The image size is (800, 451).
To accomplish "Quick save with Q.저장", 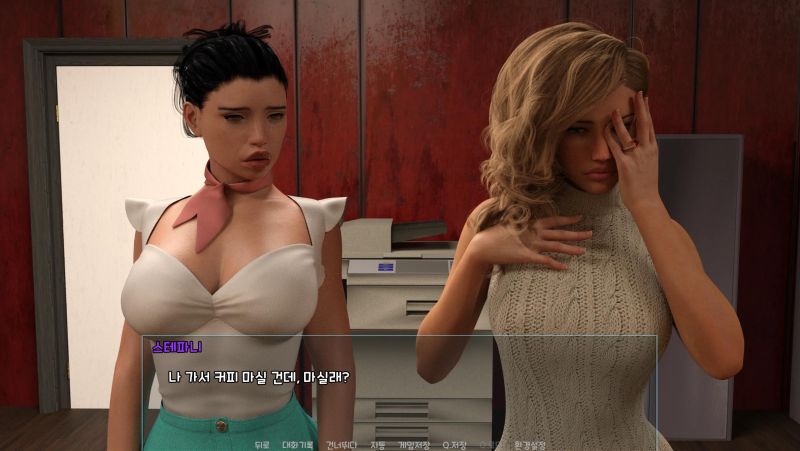I will click(x=453, y=444).
